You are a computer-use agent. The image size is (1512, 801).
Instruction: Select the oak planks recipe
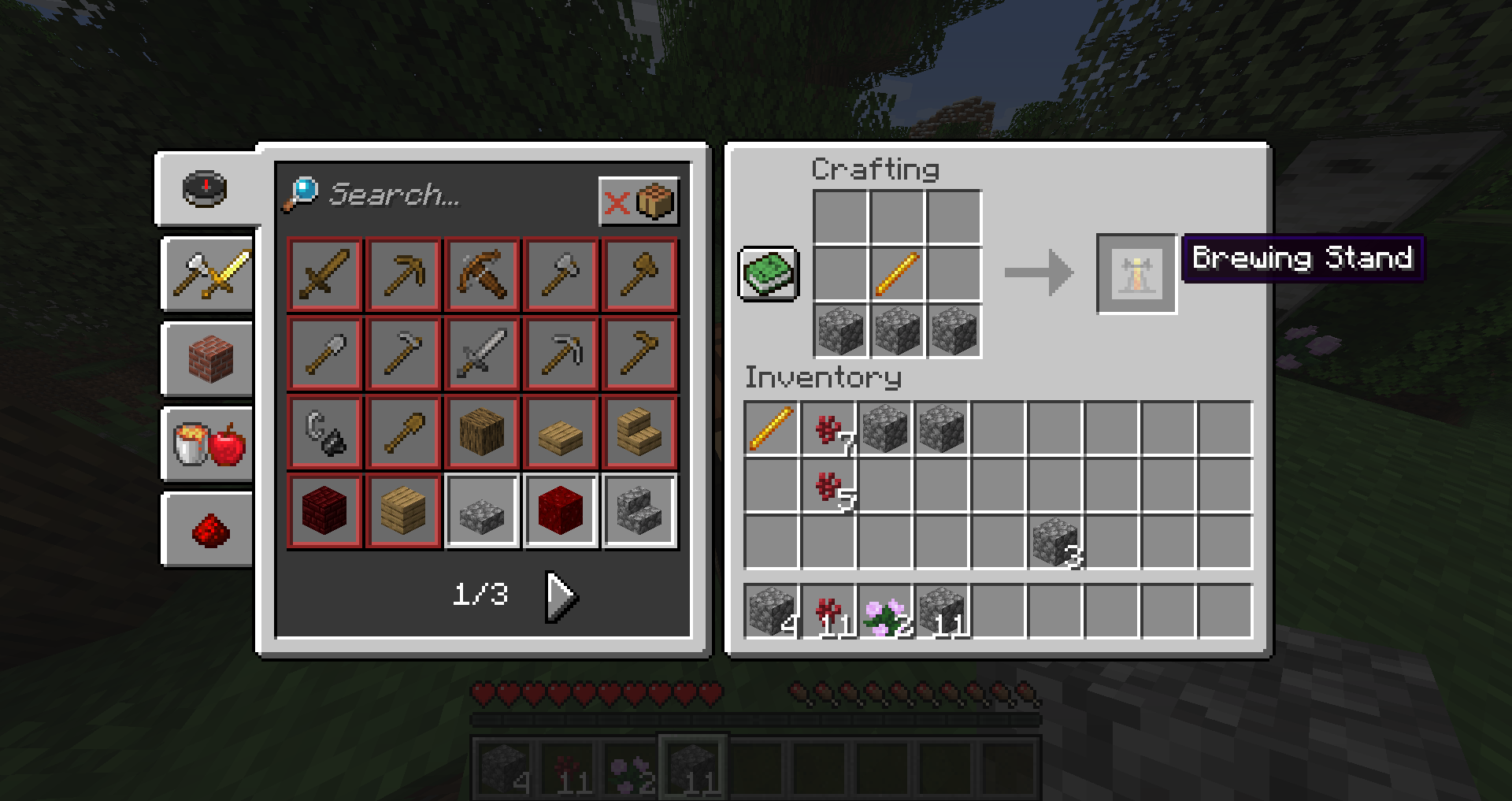point(403,510)
